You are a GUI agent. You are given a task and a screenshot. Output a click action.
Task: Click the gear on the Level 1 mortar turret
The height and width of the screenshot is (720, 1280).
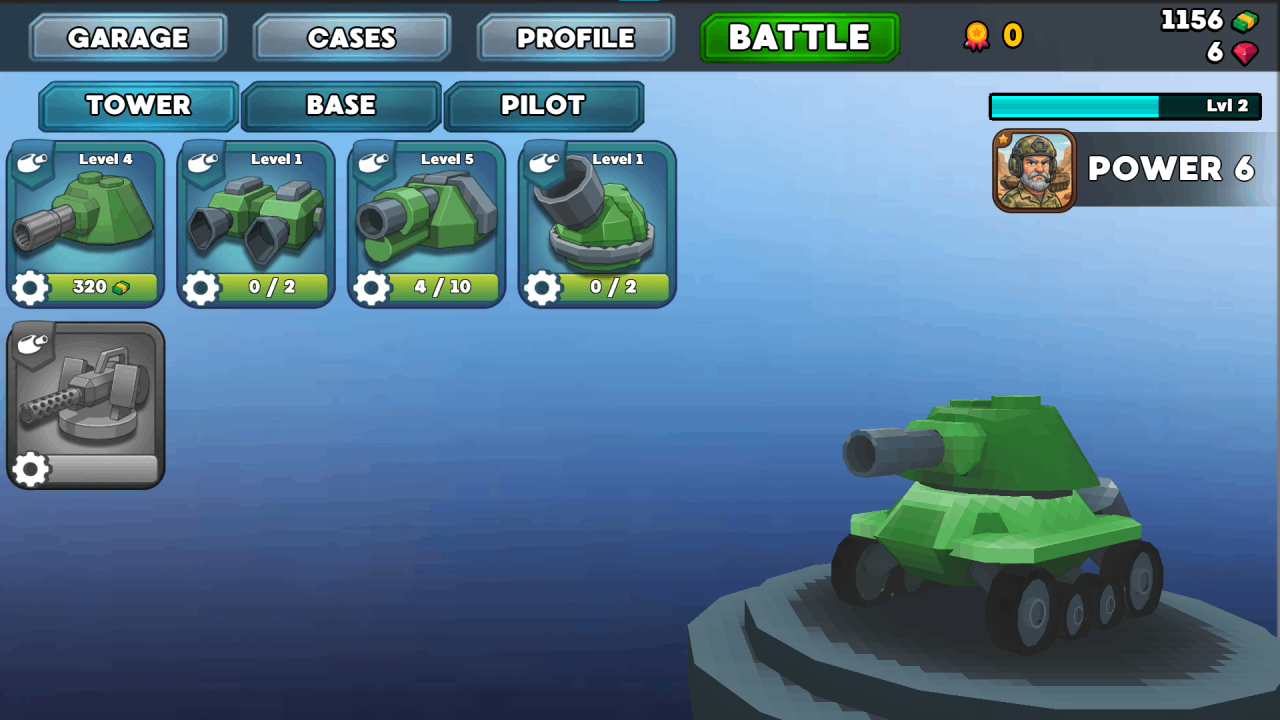tap(543, 289)
